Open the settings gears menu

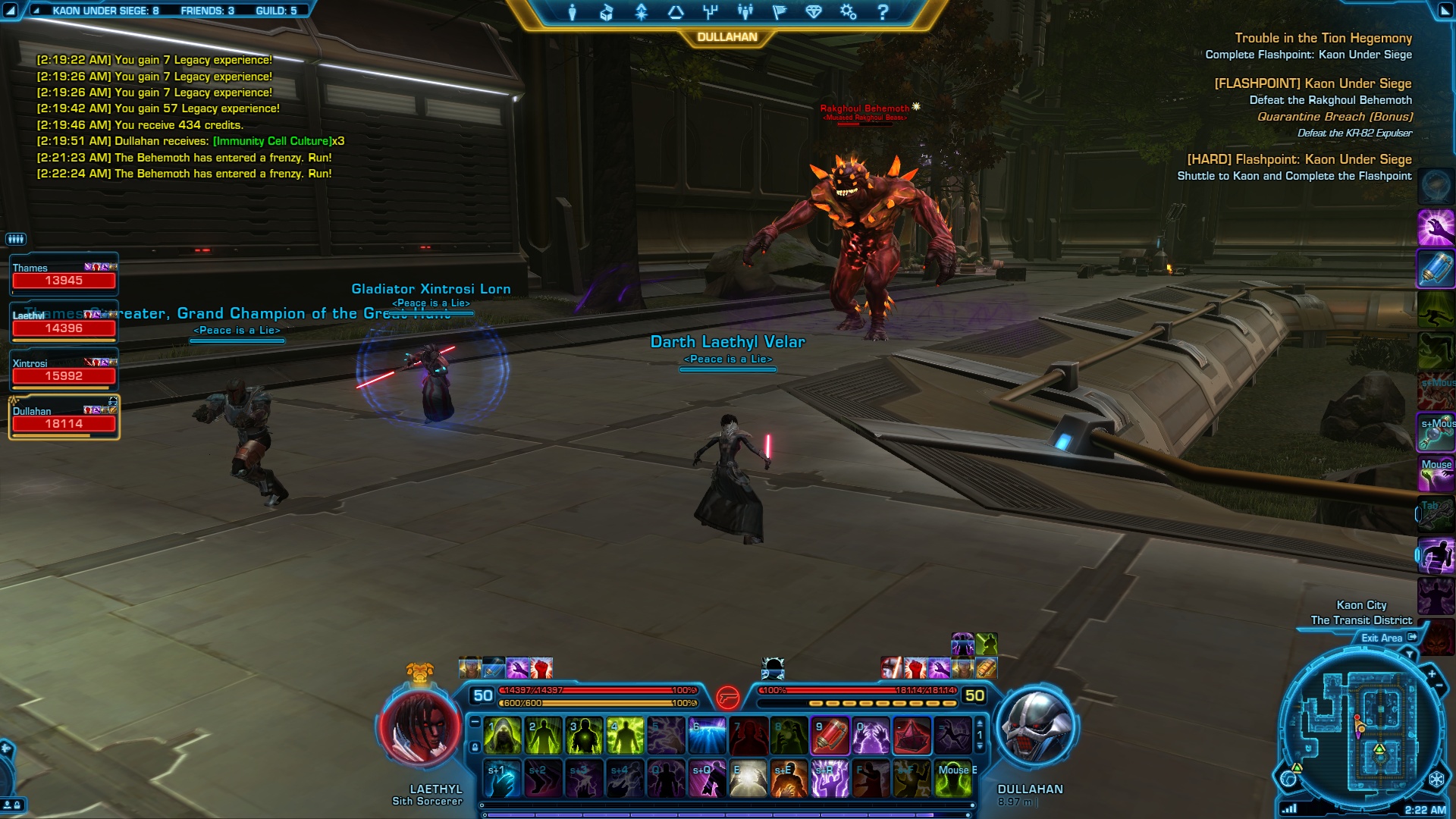[848, 12]
